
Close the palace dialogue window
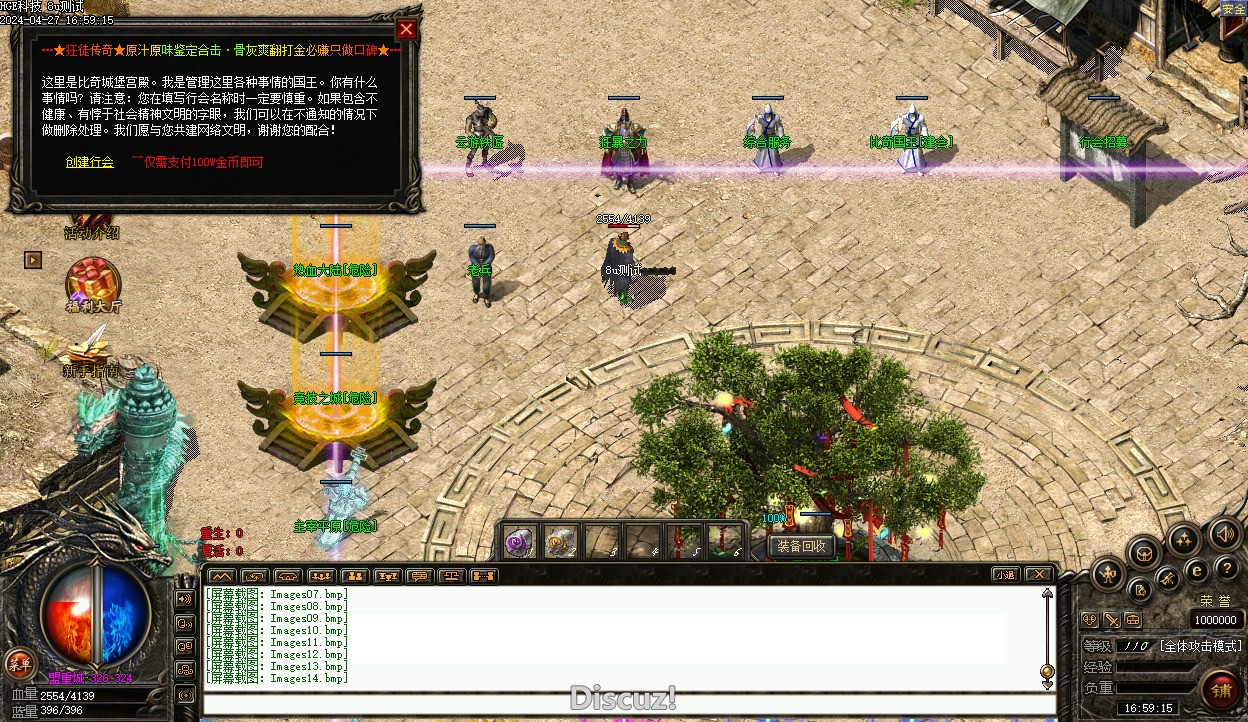[405, 30]
